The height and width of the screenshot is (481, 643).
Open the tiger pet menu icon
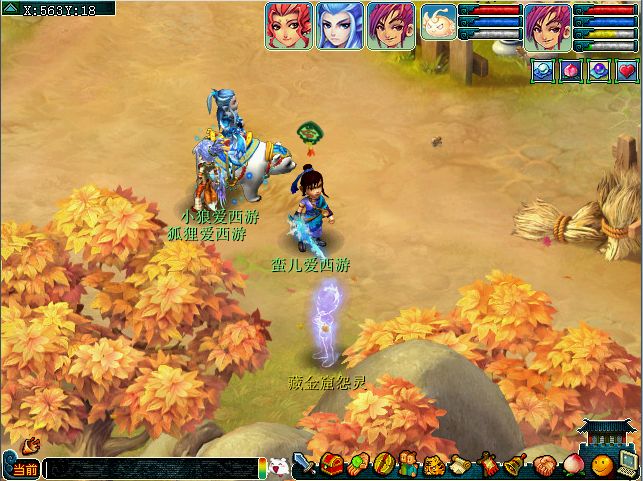435,466
